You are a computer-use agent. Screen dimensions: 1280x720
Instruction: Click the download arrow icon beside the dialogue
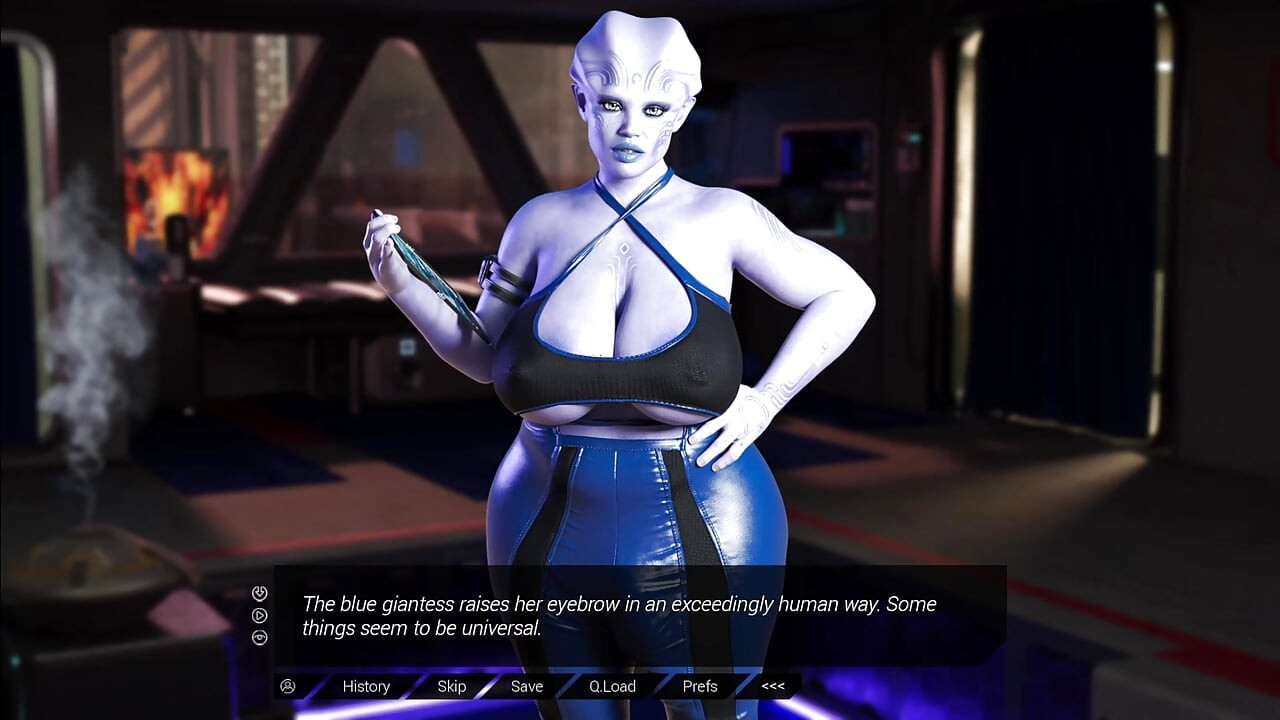pos(260,593)
